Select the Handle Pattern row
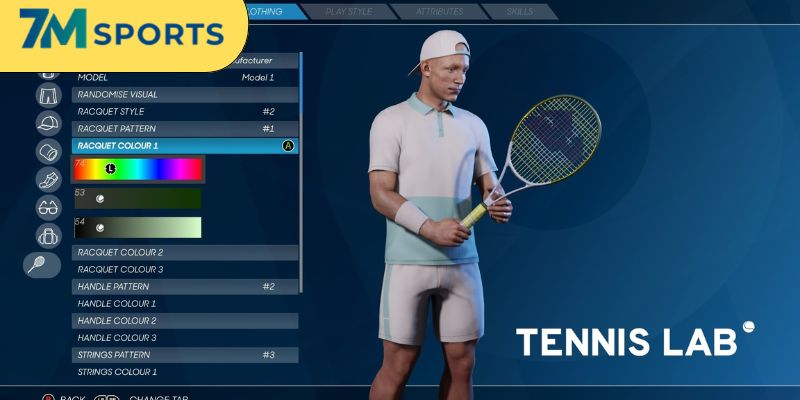The height and width of the screenshot is (400, 800). click(x=185, y=287)
